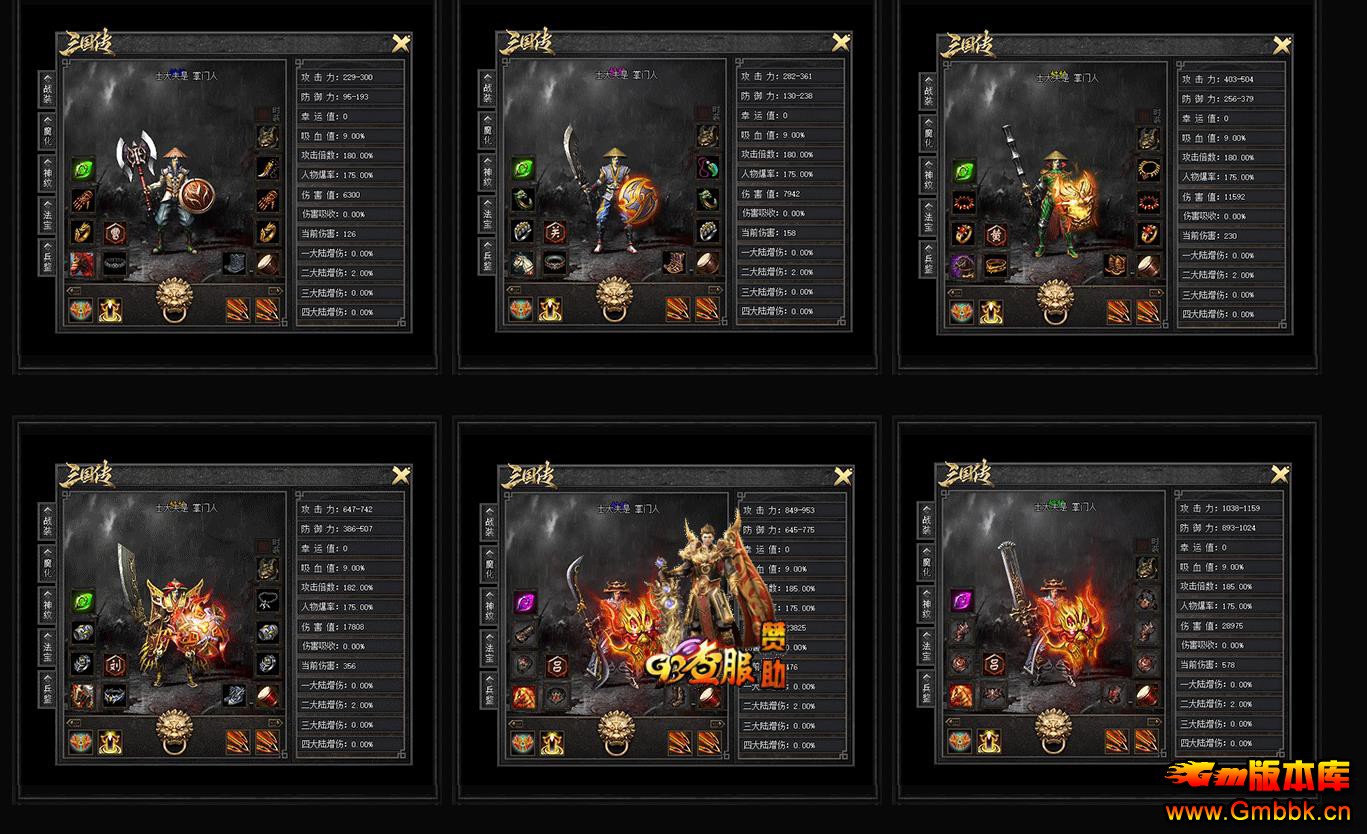Select the boots slot in 攻击力 229-300 panel

(x=237, y=263)
